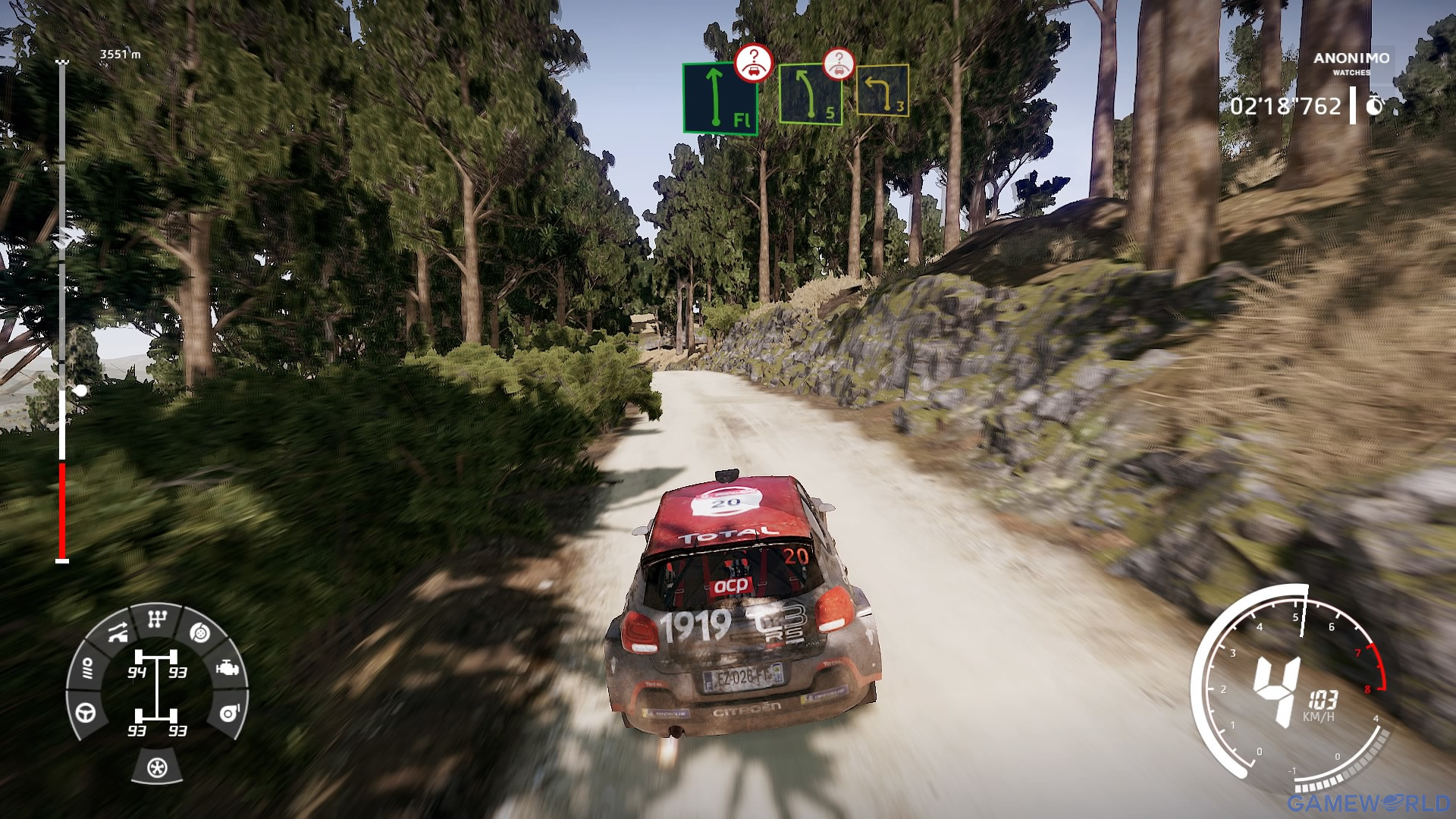Click the suspension spring status icon
The height and width of the screenshot is (819, 1456).
pyautogui.click(x=86, y=668)
